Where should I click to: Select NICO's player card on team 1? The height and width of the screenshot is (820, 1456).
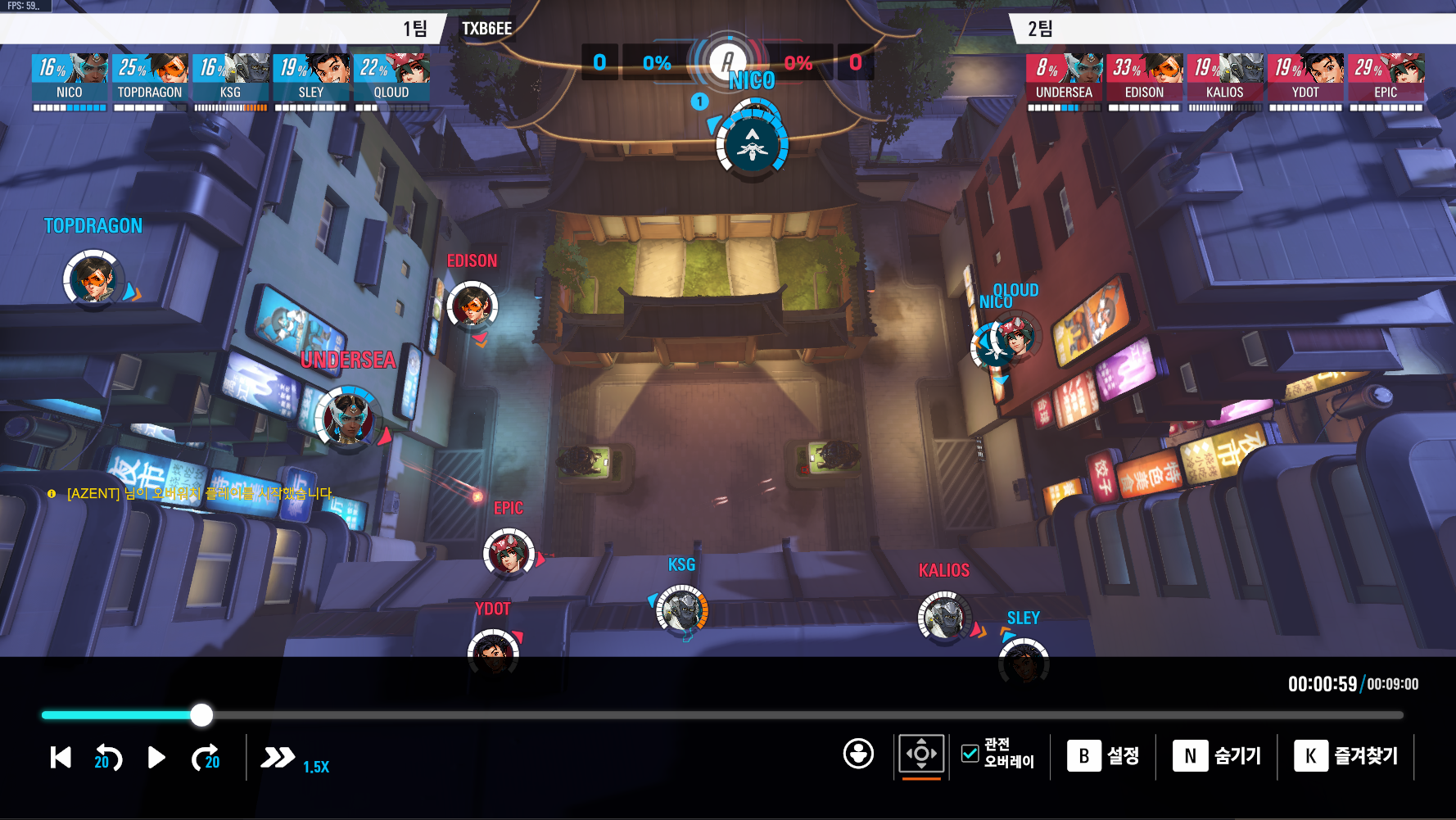coord(70,79)
